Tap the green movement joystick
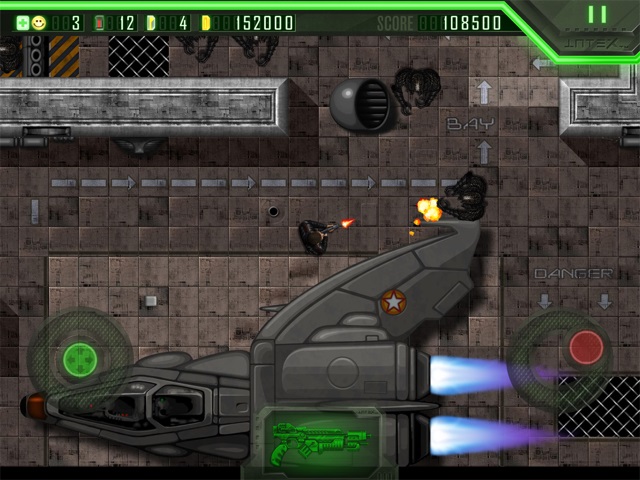Screen dimensions: 640x480 [78, 357]
